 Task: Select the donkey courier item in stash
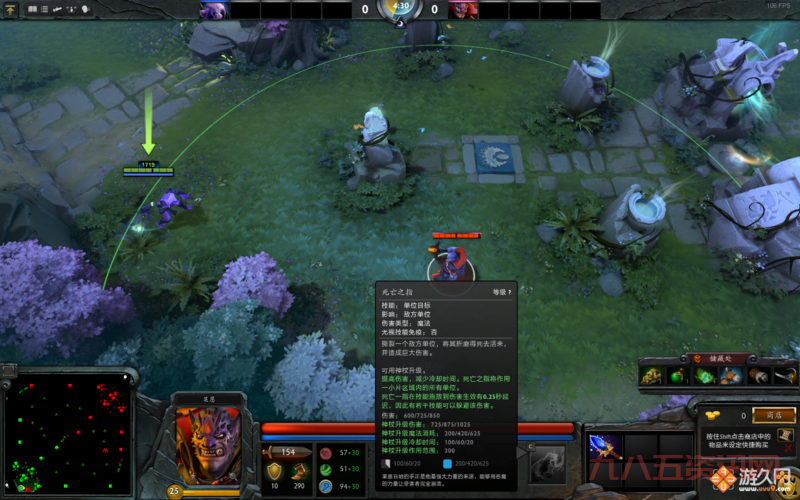click(732, 375)
